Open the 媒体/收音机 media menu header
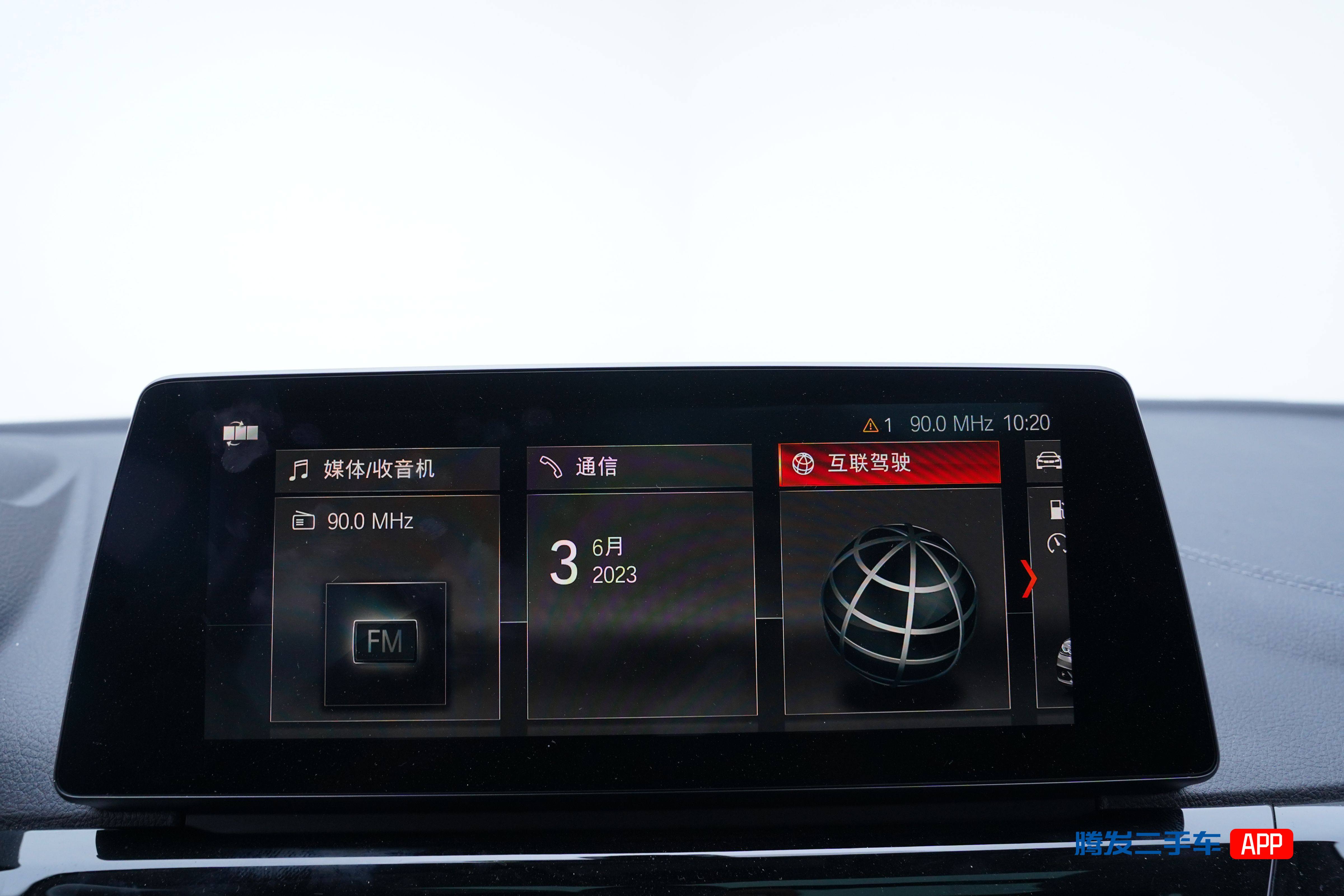Screen dimensions: 1344x896 pyautogui.click(x=387, y=469)
